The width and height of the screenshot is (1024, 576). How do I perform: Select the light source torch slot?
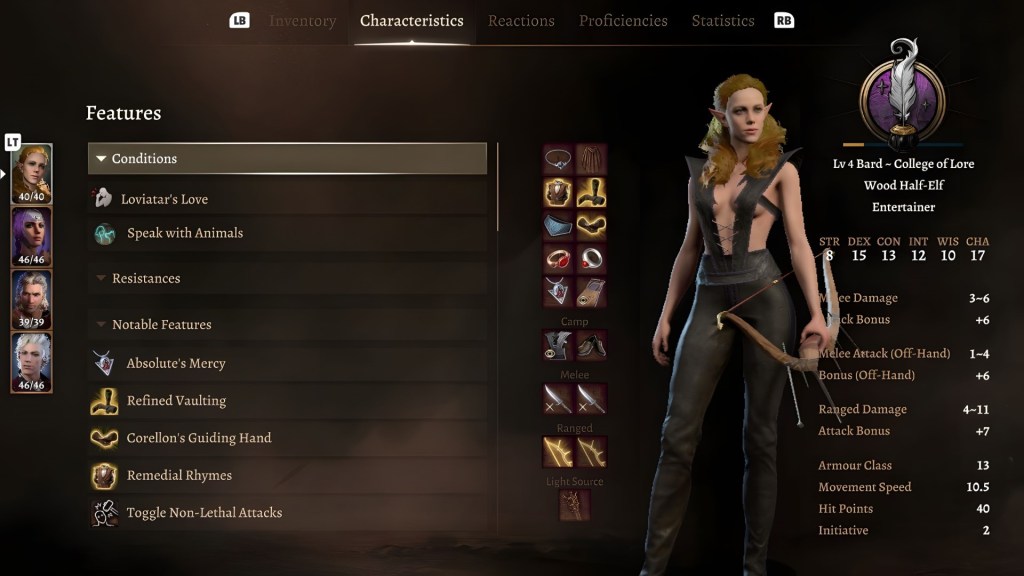pos(574,505)
